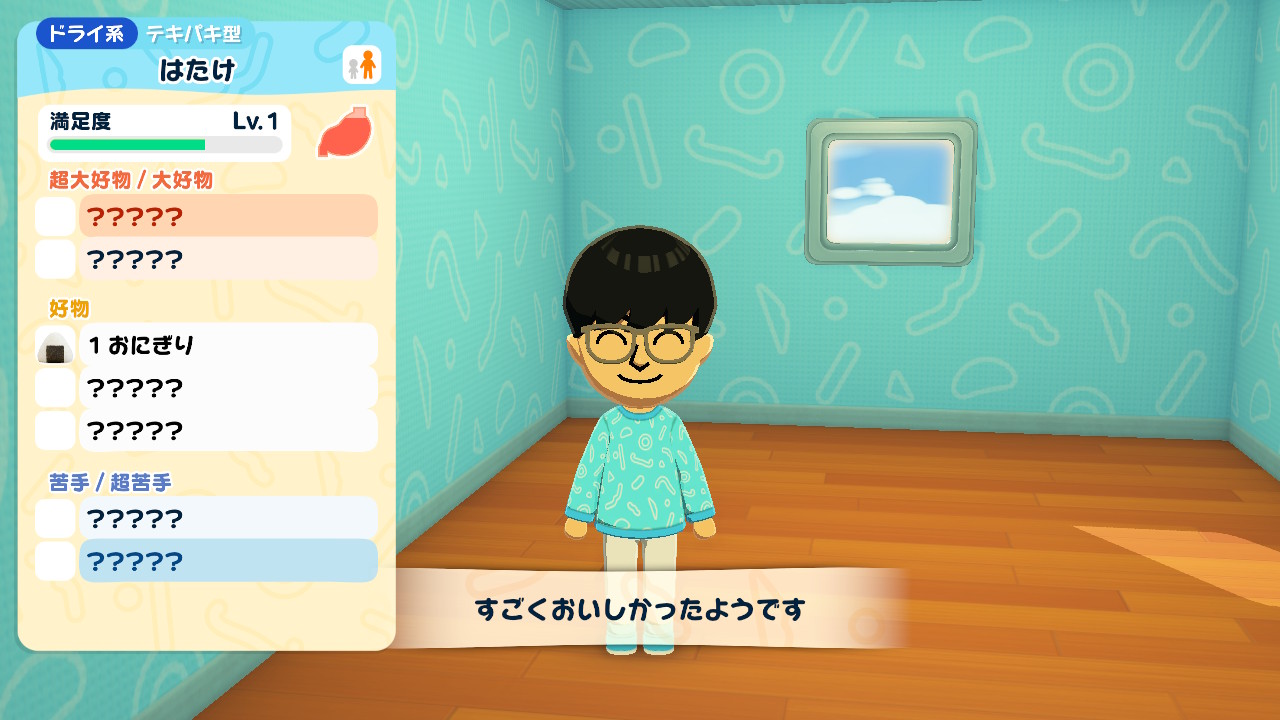Image resolution: width=1280 pixels, height=720 pixels.
Task: Click the 1 おにぎり list entry
Action: [228, 343]
